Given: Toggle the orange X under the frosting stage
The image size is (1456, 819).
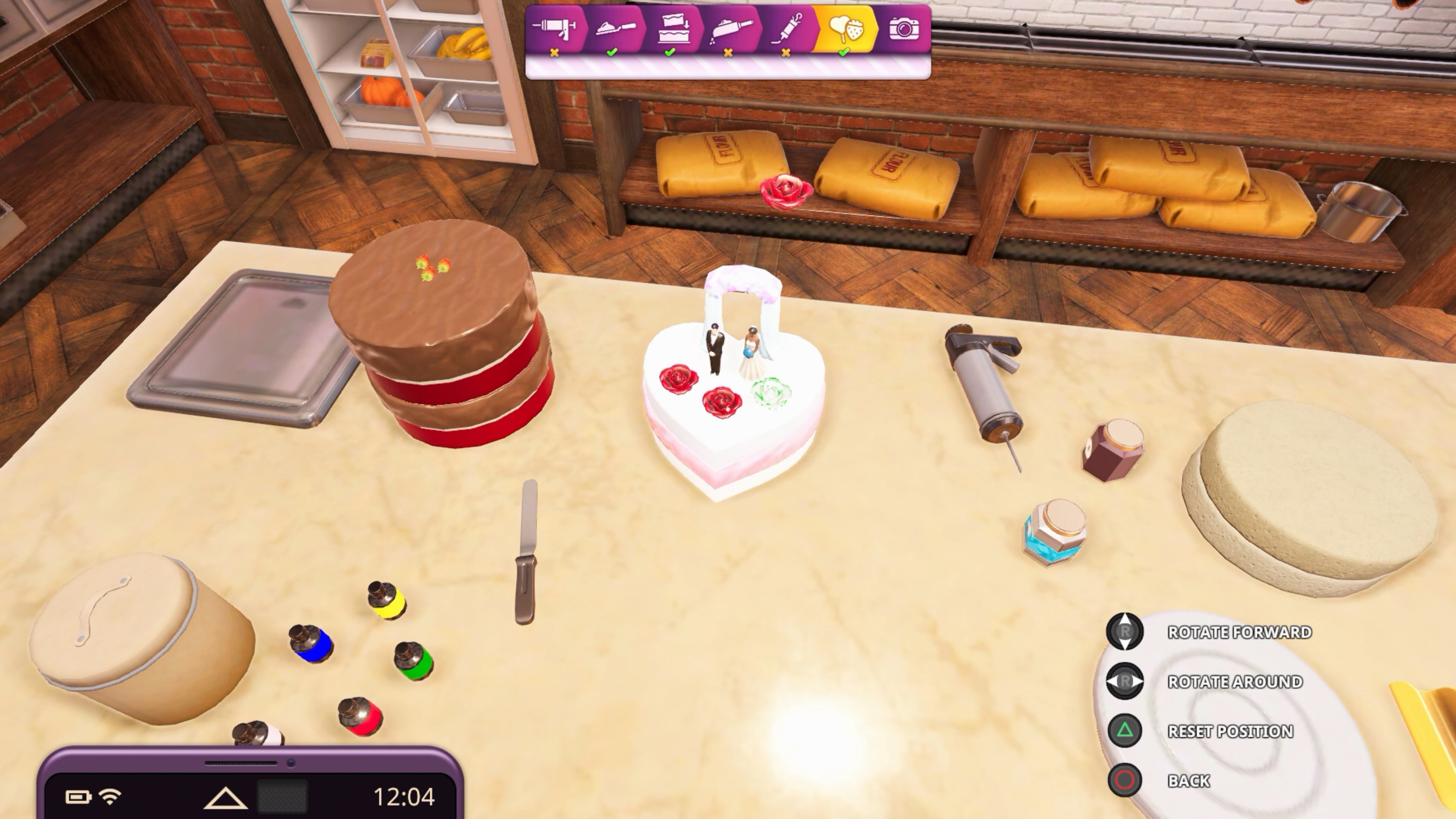Looking at the screenshot, I should coord(555,54).
